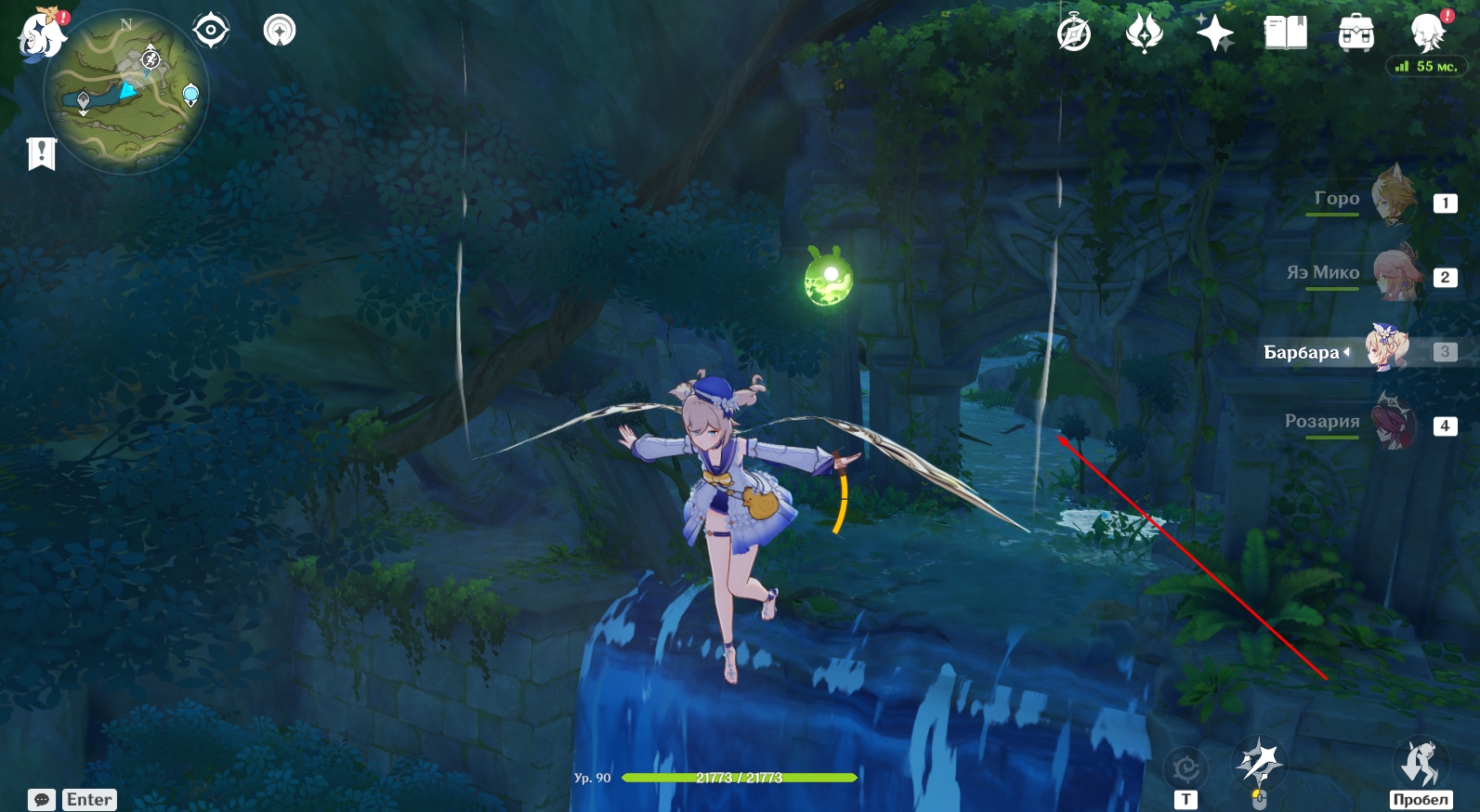Open the chat box

[72, 799]
